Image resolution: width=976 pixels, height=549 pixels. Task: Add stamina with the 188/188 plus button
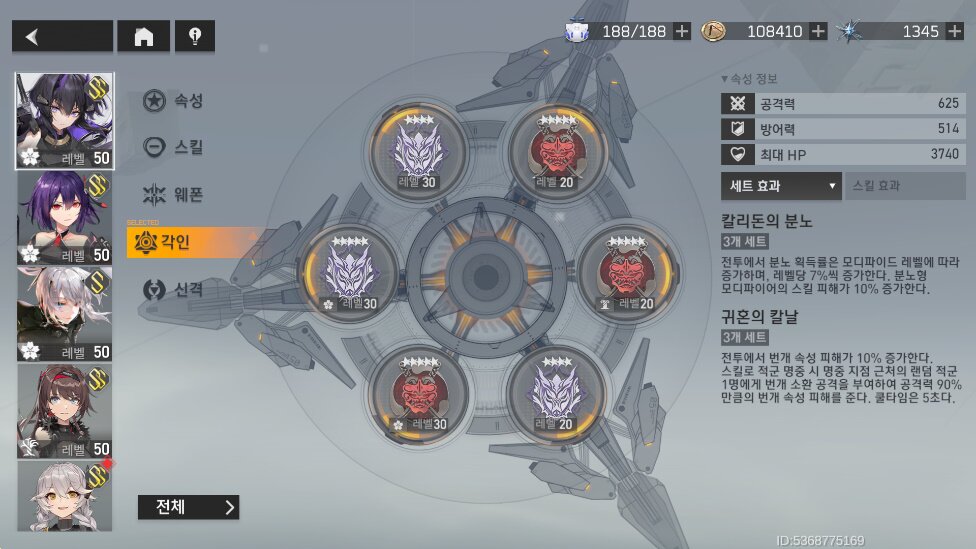pos(682,31)
